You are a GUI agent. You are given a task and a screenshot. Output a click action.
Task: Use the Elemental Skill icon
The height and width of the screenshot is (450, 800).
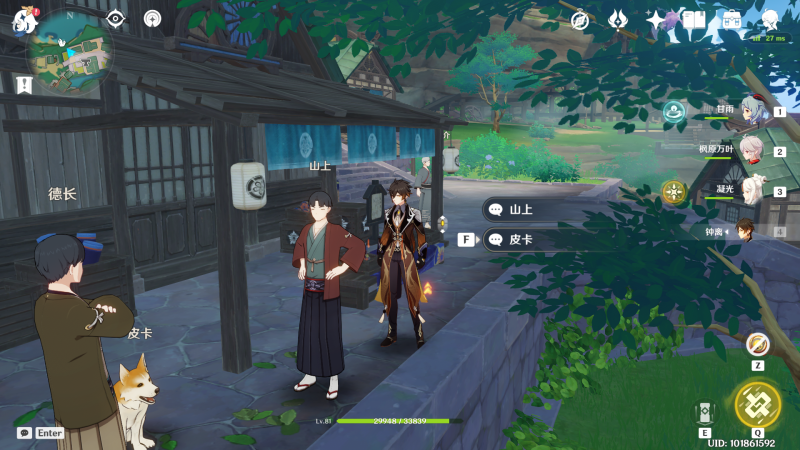coord(704,413)
